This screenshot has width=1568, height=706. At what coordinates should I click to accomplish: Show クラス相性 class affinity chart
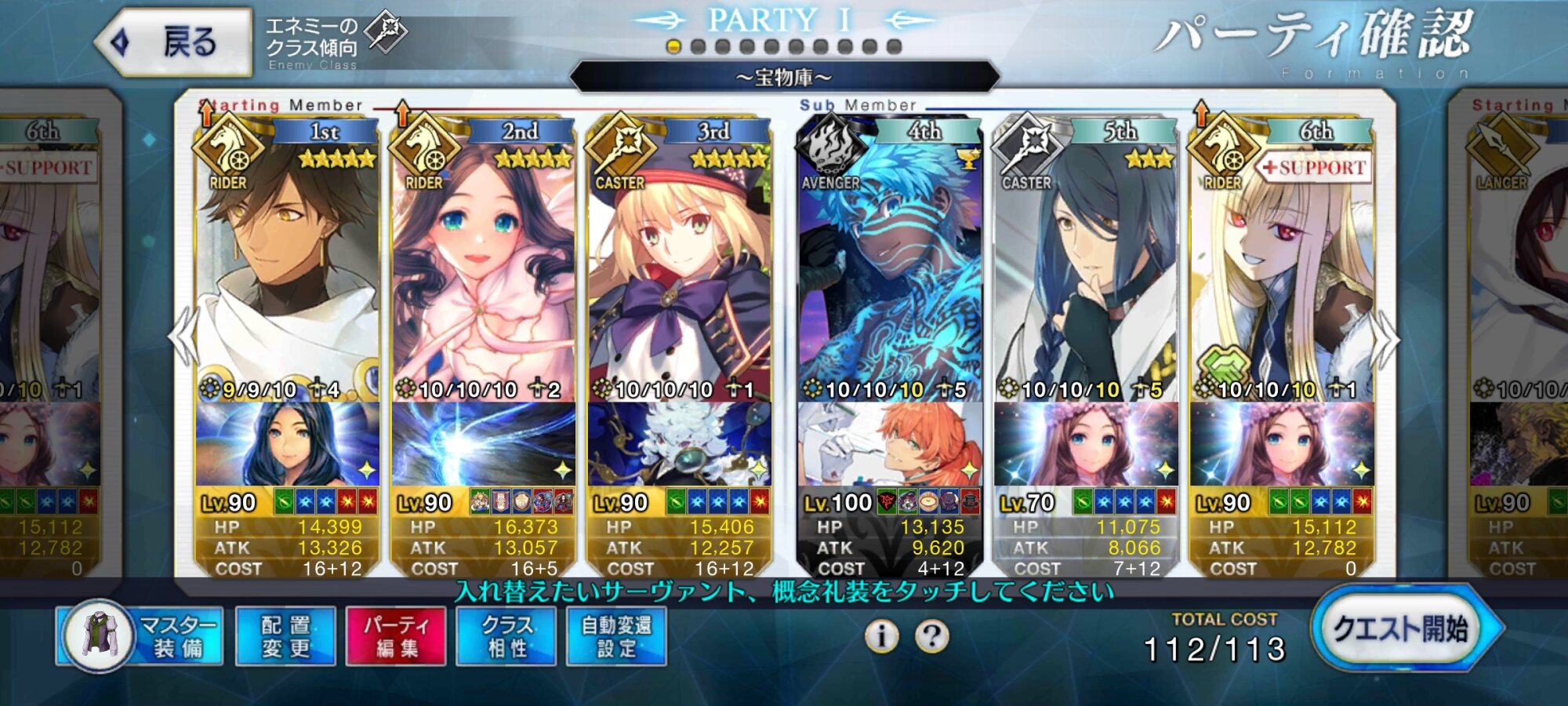click(x=506, y=636)
